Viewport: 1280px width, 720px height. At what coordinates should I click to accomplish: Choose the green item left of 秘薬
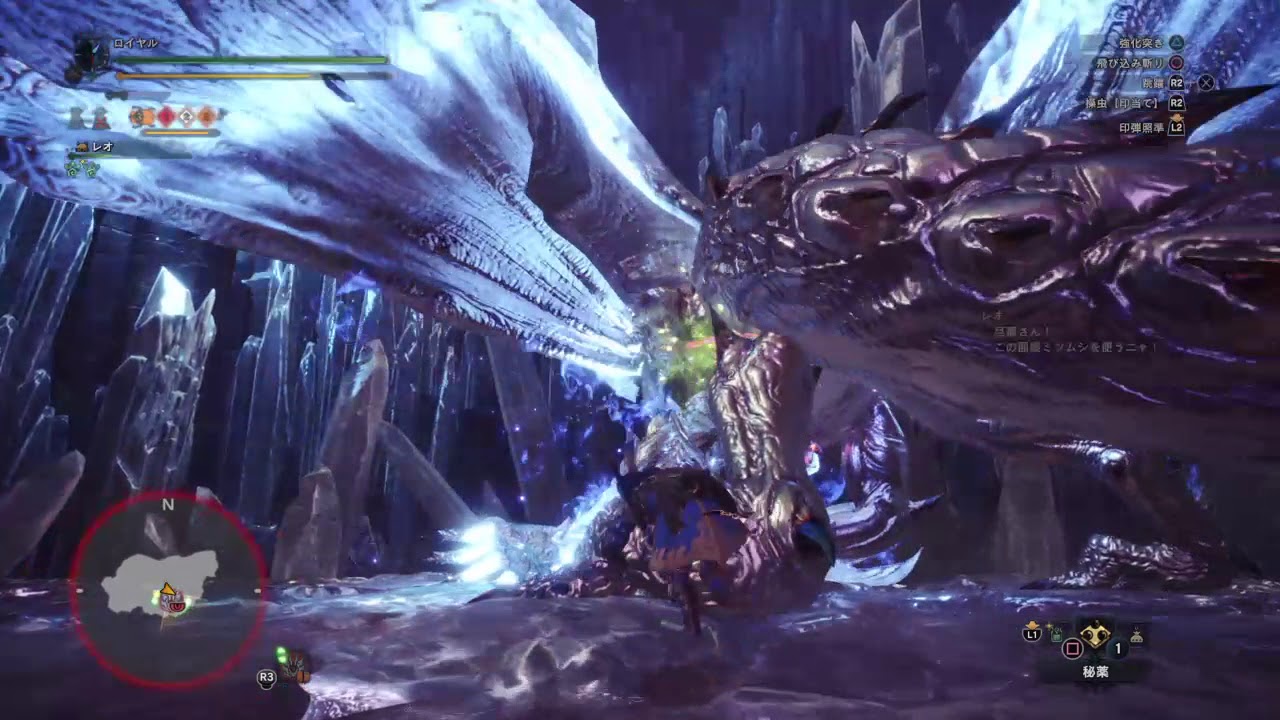[x=1058, y=633]
